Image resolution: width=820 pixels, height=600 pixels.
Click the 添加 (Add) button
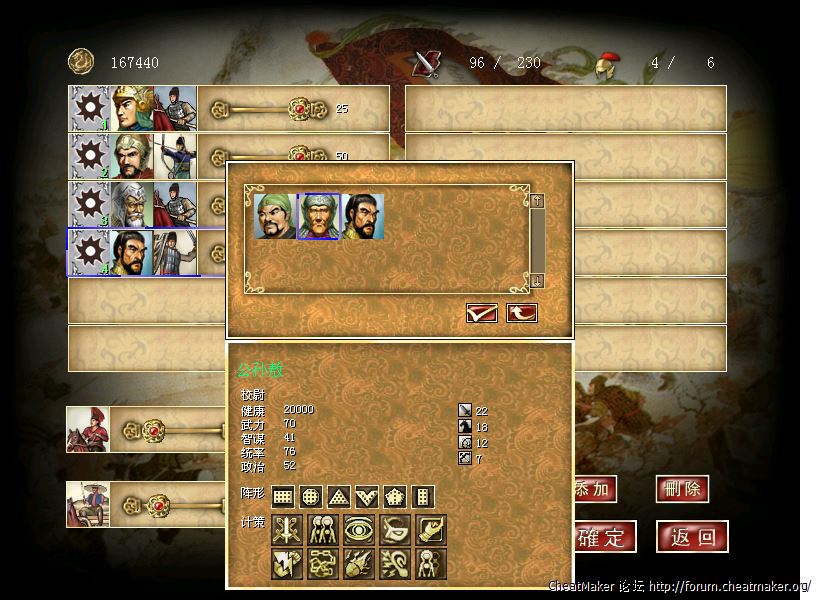pos(594,489)
